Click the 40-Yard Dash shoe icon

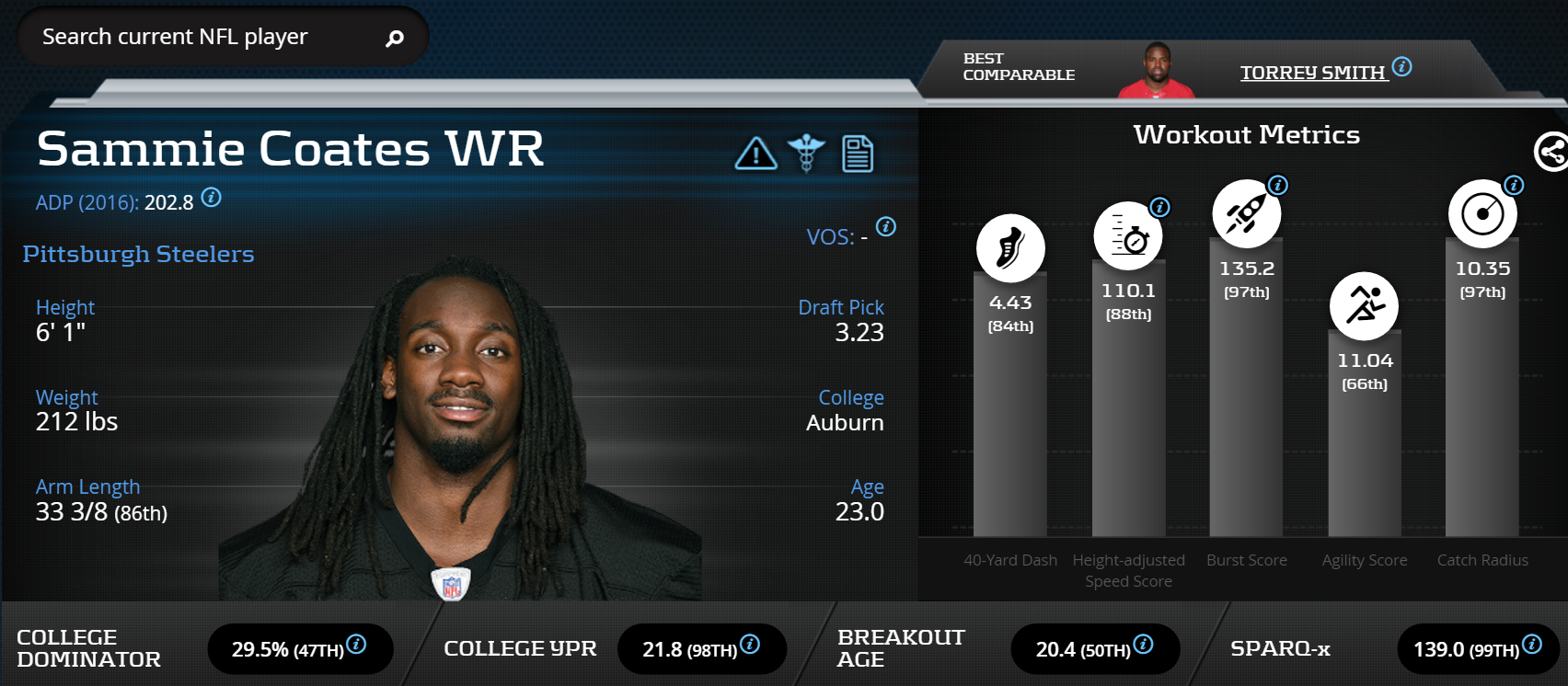[x=1010, y=248]
